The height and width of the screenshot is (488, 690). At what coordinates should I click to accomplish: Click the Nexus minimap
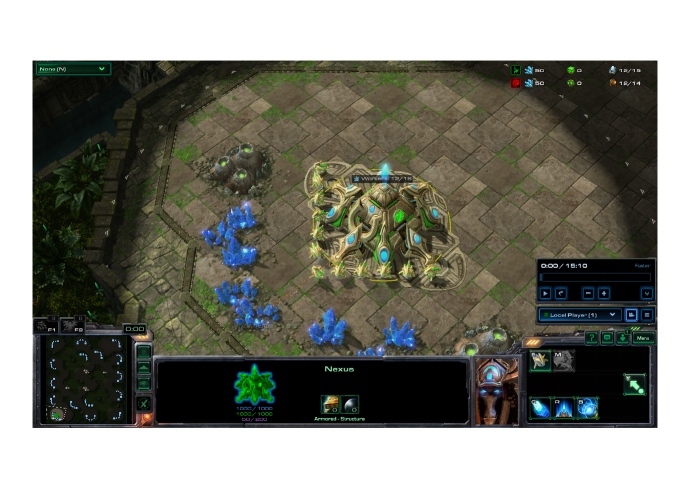pyautogui.click(x=86, y=379)
